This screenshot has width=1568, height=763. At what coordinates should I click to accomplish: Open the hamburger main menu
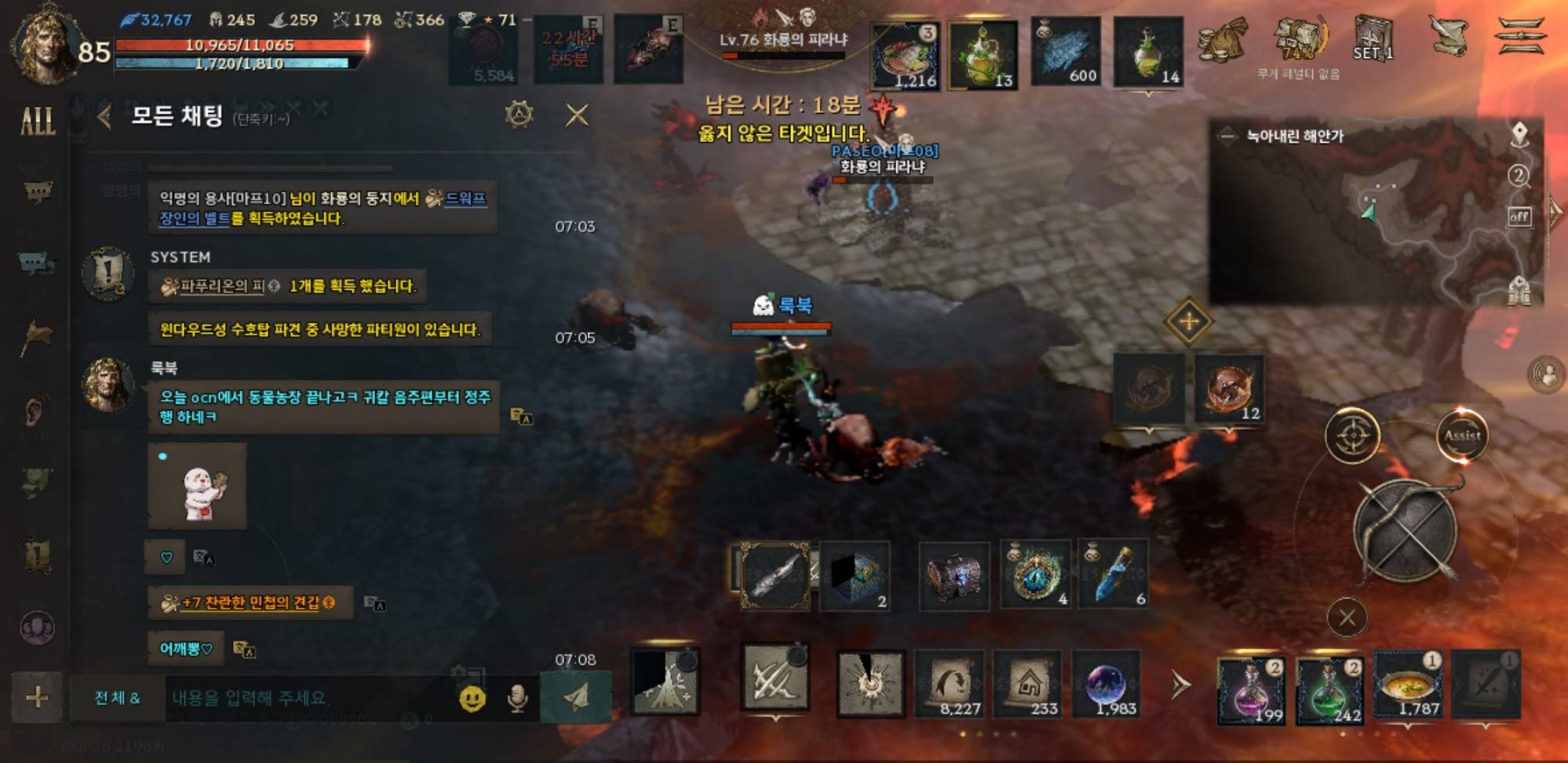pyautogui.click(x=1522, y=37)
